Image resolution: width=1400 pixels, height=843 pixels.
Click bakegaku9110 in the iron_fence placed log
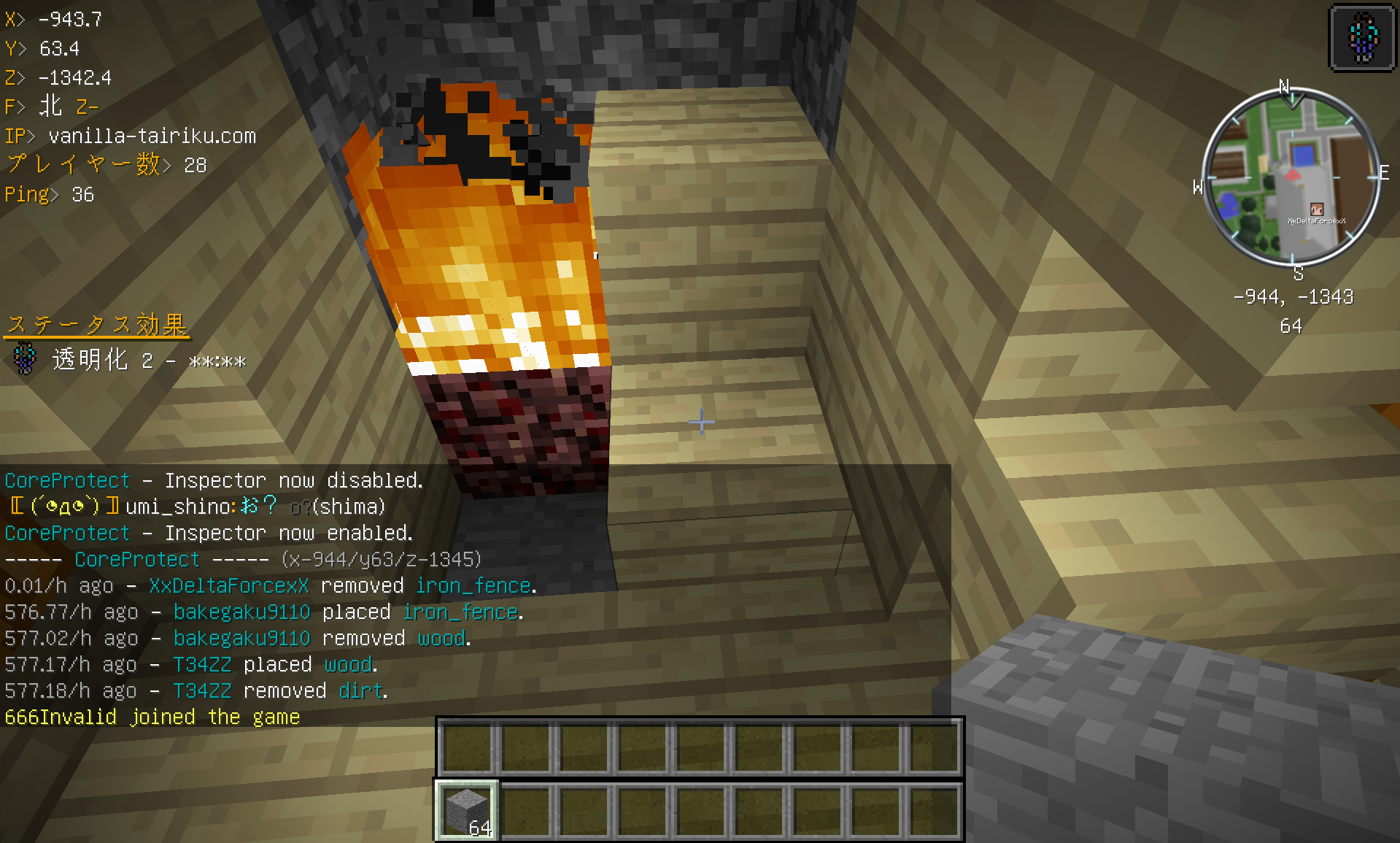click(241, 612)
